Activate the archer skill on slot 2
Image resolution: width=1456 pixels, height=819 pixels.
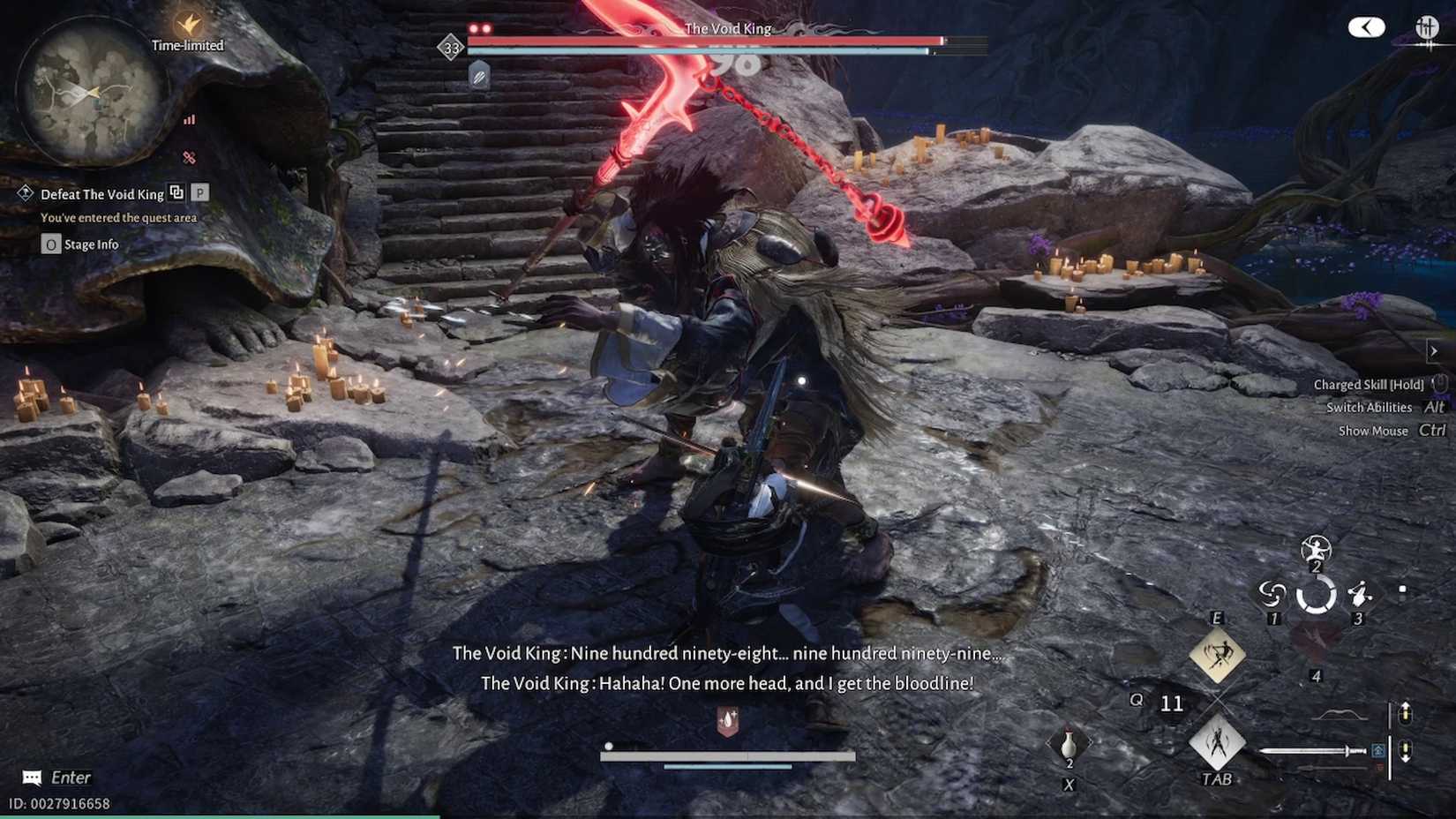[1315, 550]
